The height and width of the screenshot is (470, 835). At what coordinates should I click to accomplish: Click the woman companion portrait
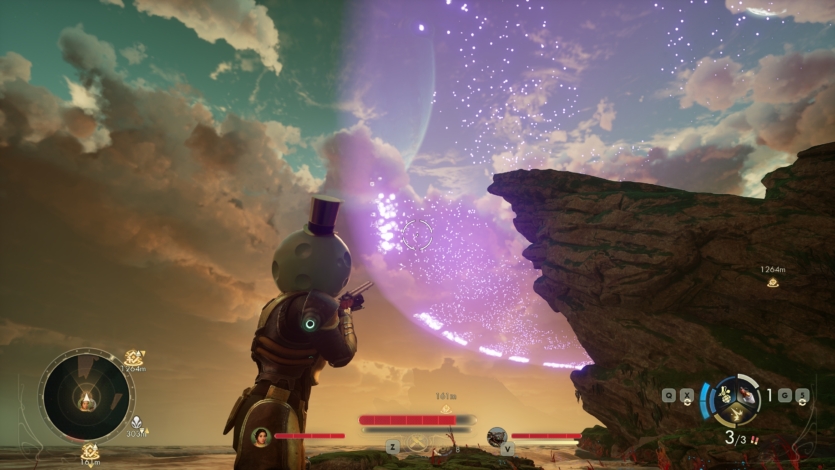coord(261,436)
